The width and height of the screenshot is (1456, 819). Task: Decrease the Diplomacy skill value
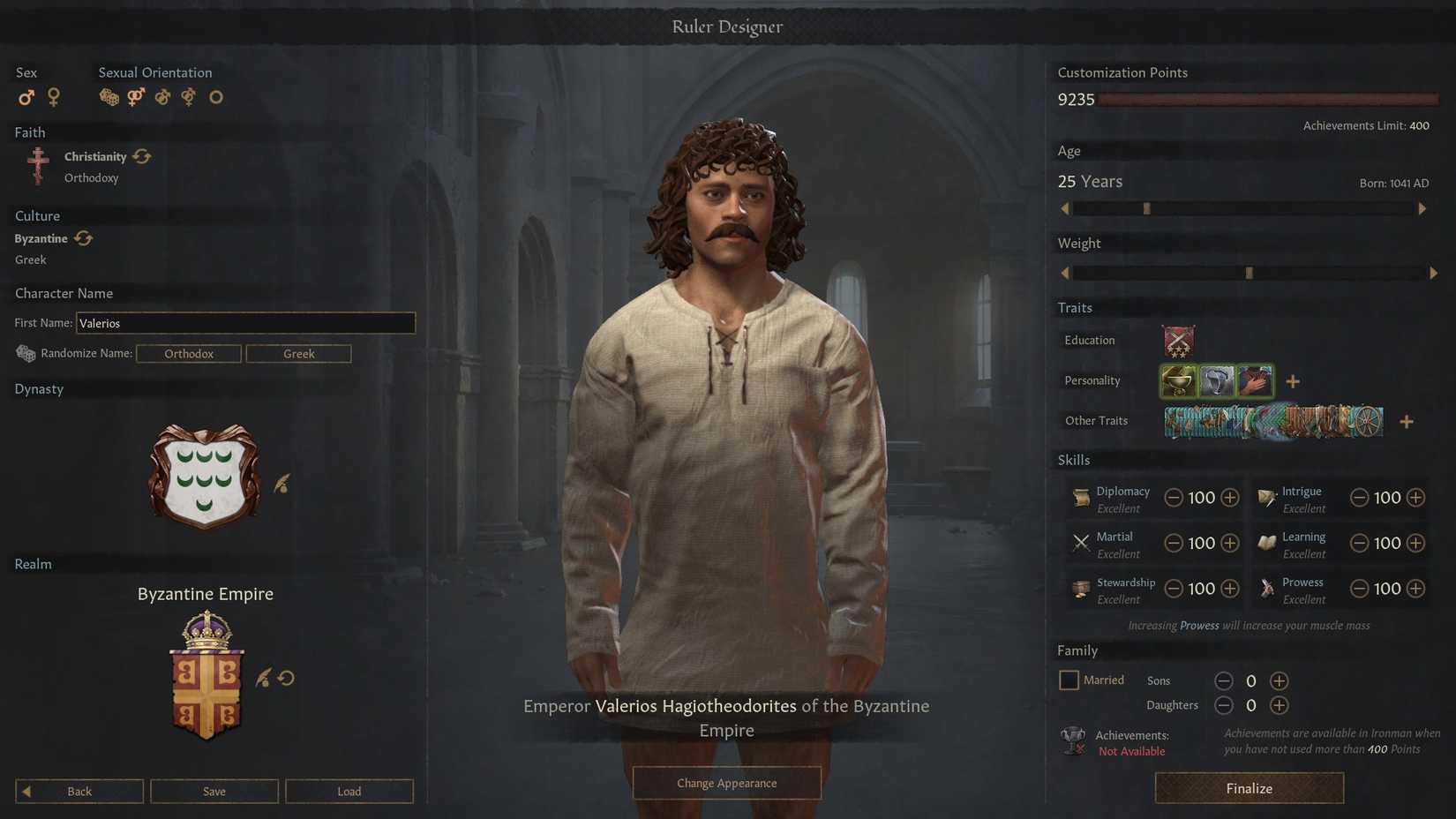click(x=1174, y=498)
